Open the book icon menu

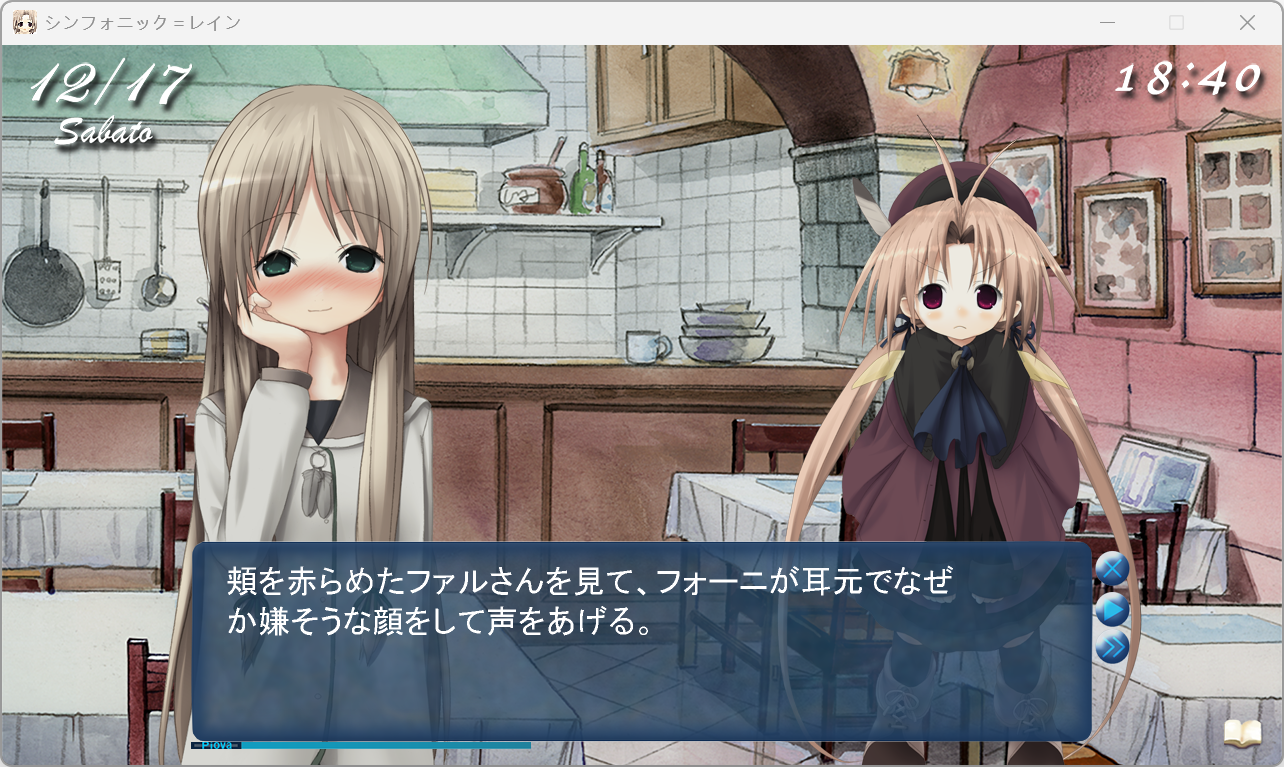pyautogui.click(x=1243, y=735)
